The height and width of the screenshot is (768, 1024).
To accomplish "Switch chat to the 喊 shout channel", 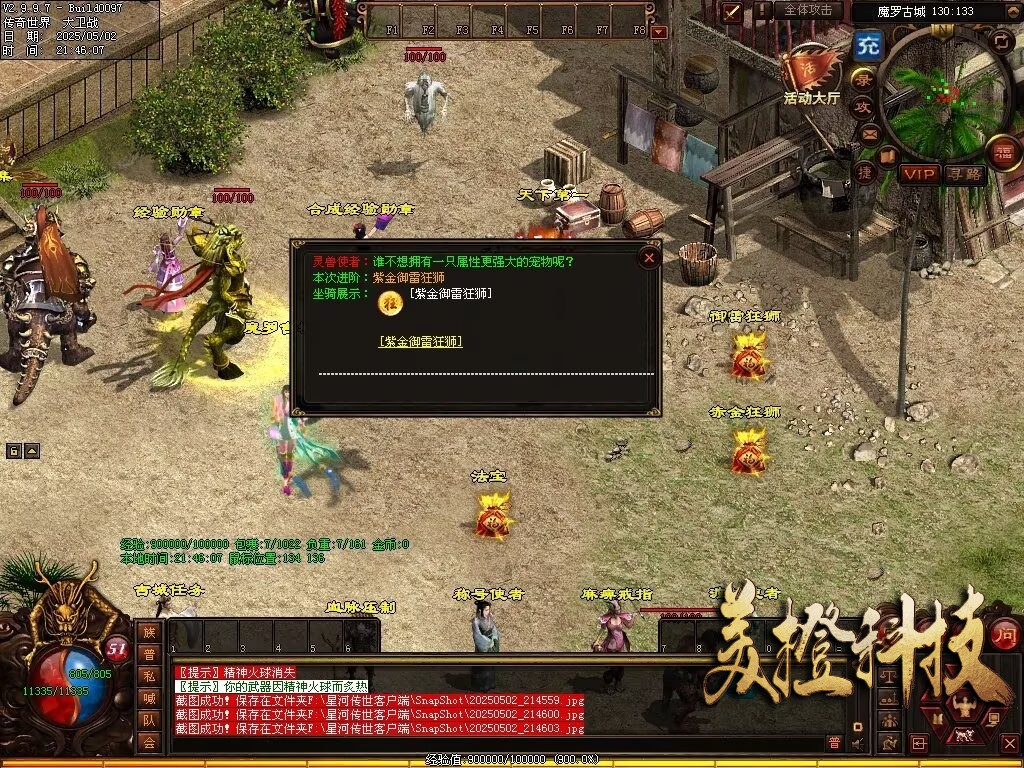I will (x=149, y=698).
